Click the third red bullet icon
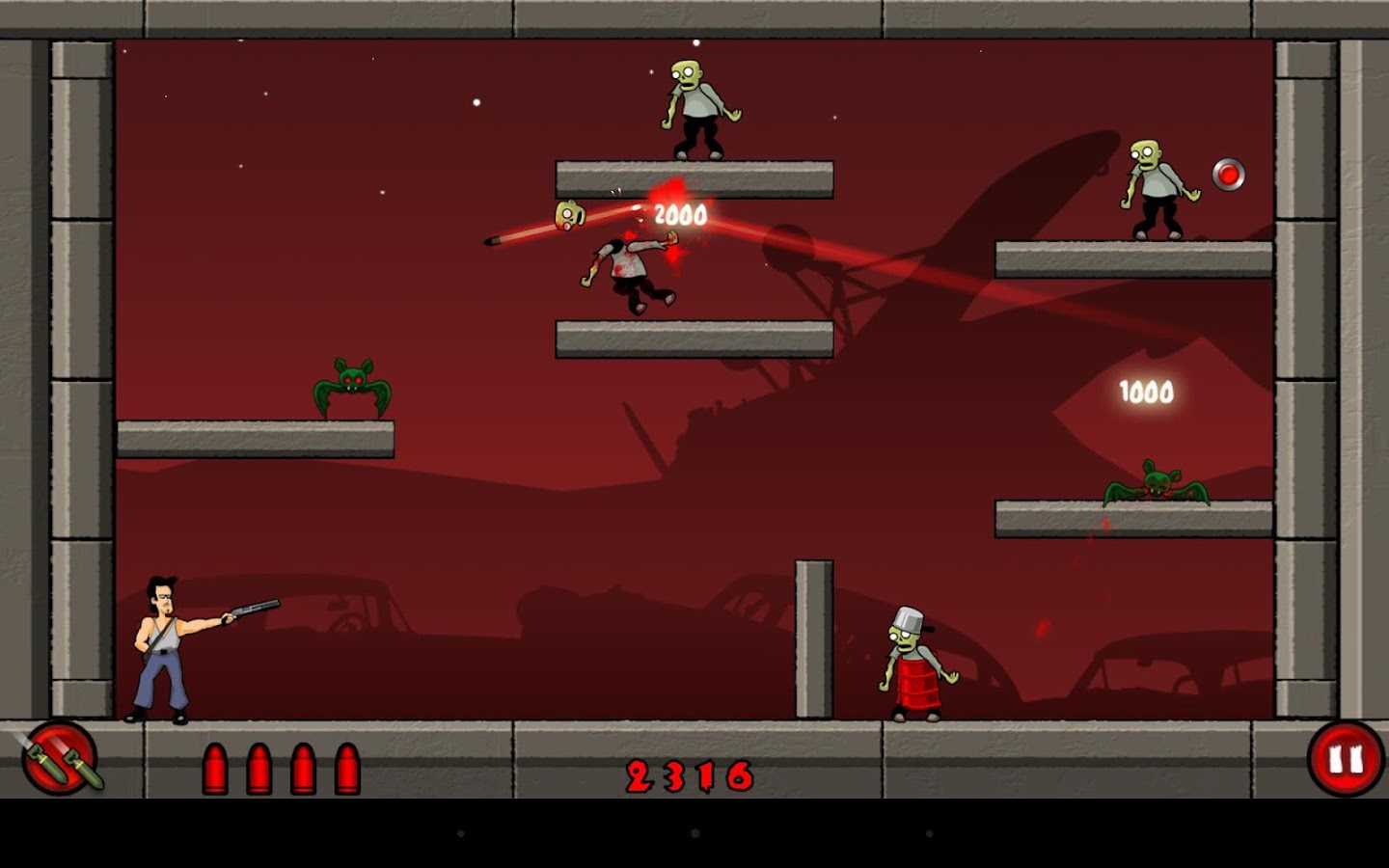The width and height of the screenshot is (1389, 868). click(302, 767)
